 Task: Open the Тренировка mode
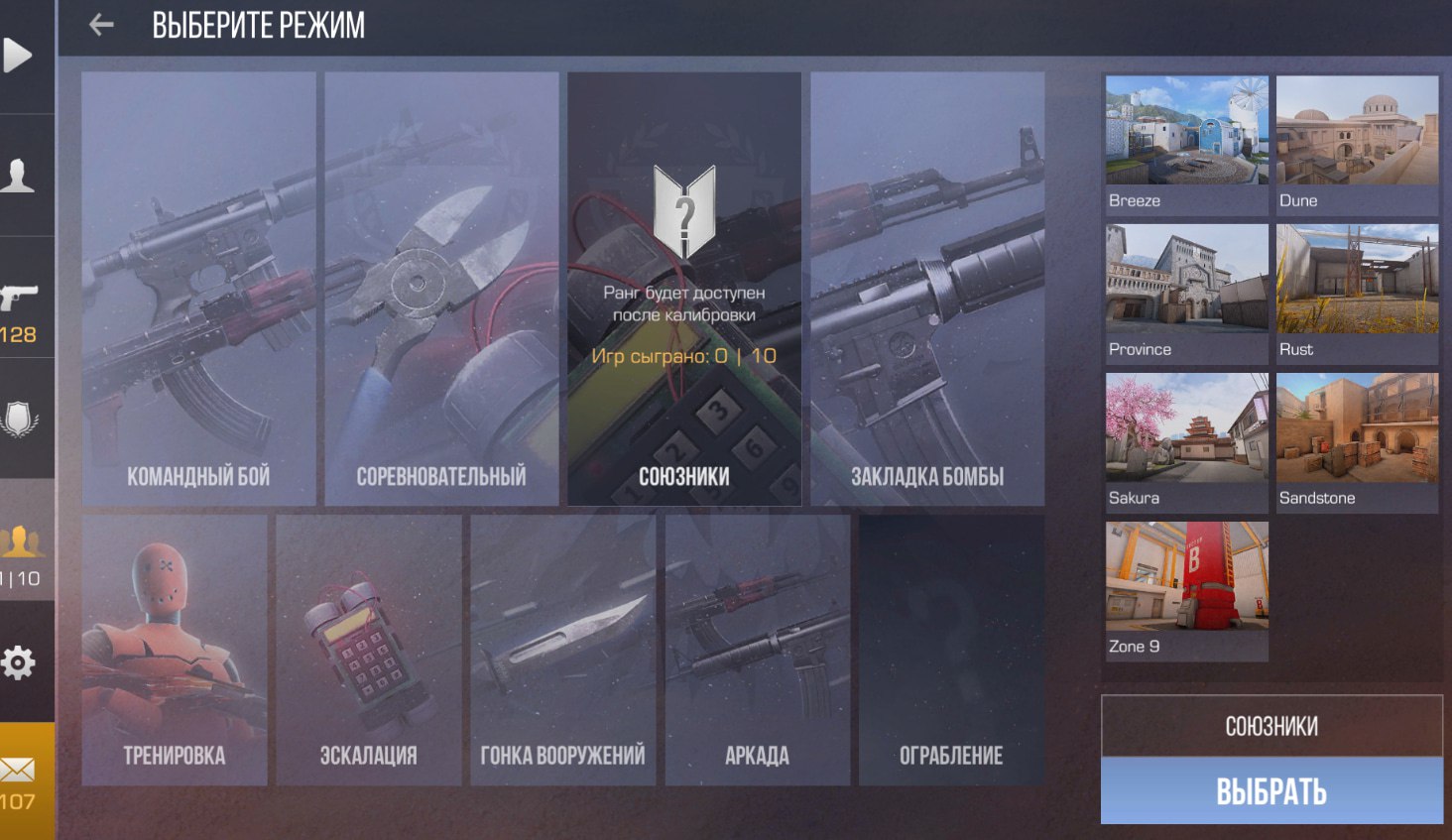[175, 651]
